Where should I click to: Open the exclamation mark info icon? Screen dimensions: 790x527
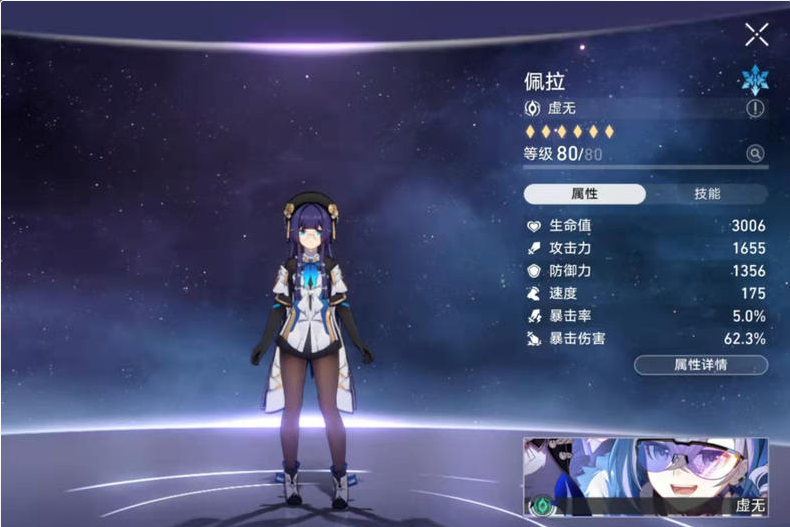pyautogui.click(x=755, y=109)
